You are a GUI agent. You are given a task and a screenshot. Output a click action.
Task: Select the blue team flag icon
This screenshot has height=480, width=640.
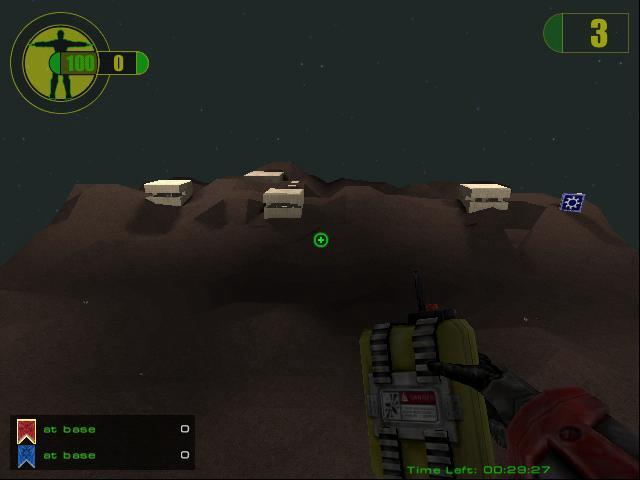[x=27, y=456]
